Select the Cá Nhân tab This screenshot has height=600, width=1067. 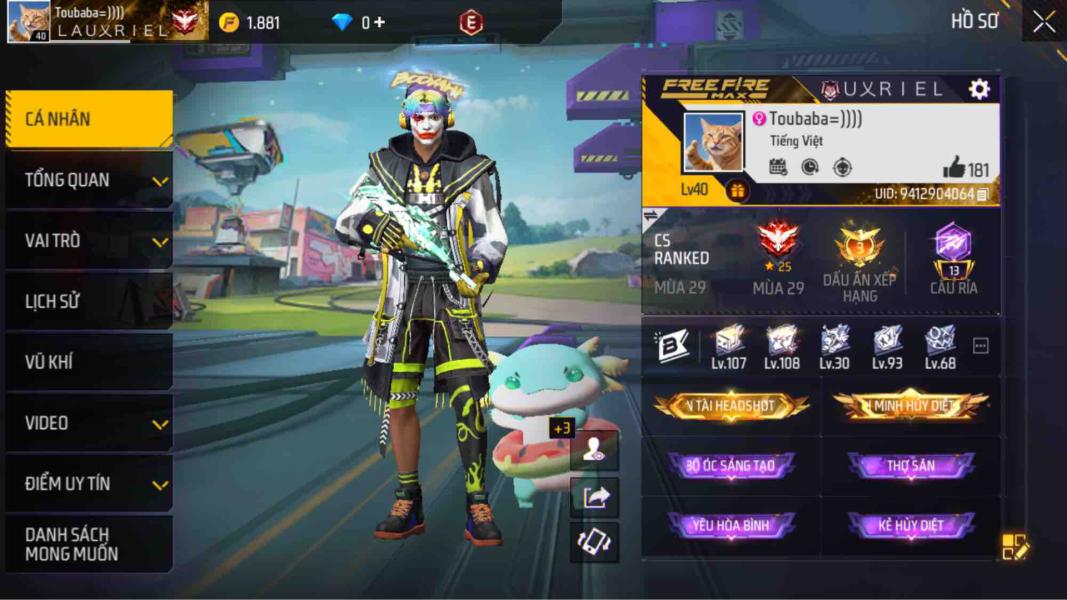88,119
